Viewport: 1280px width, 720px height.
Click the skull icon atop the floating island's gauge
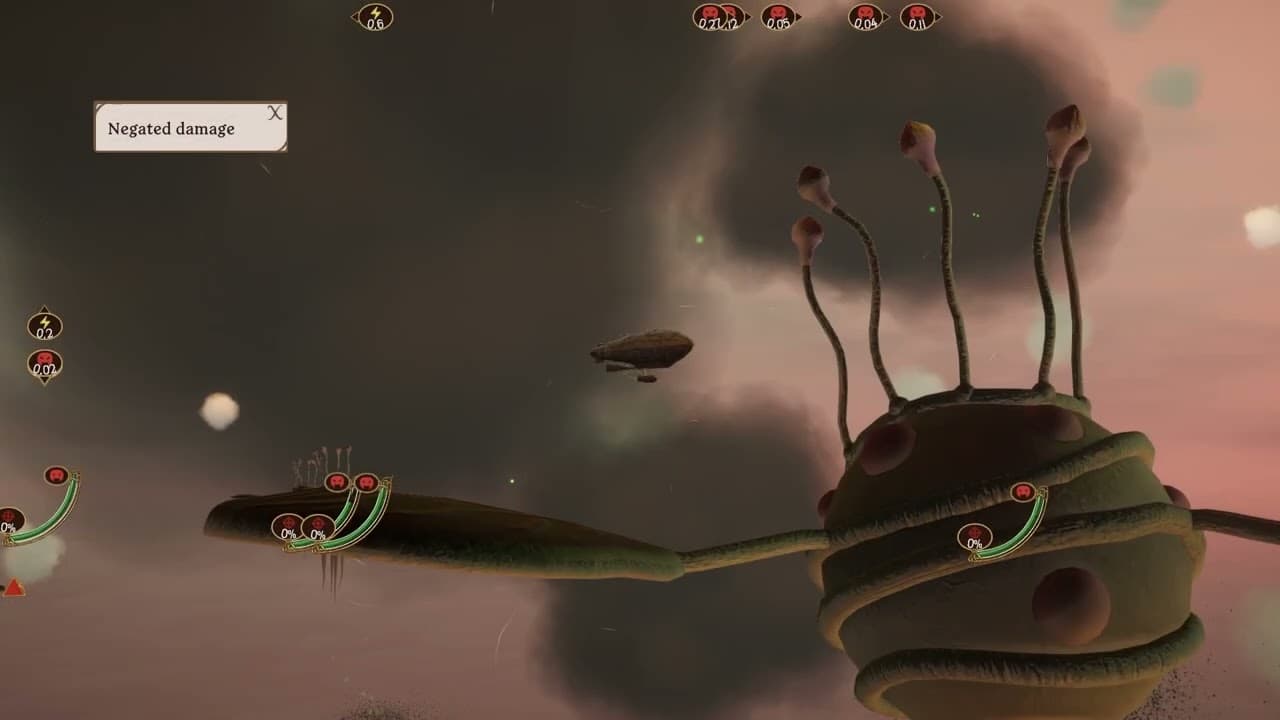pyautogui.click(x=335, y=481)
